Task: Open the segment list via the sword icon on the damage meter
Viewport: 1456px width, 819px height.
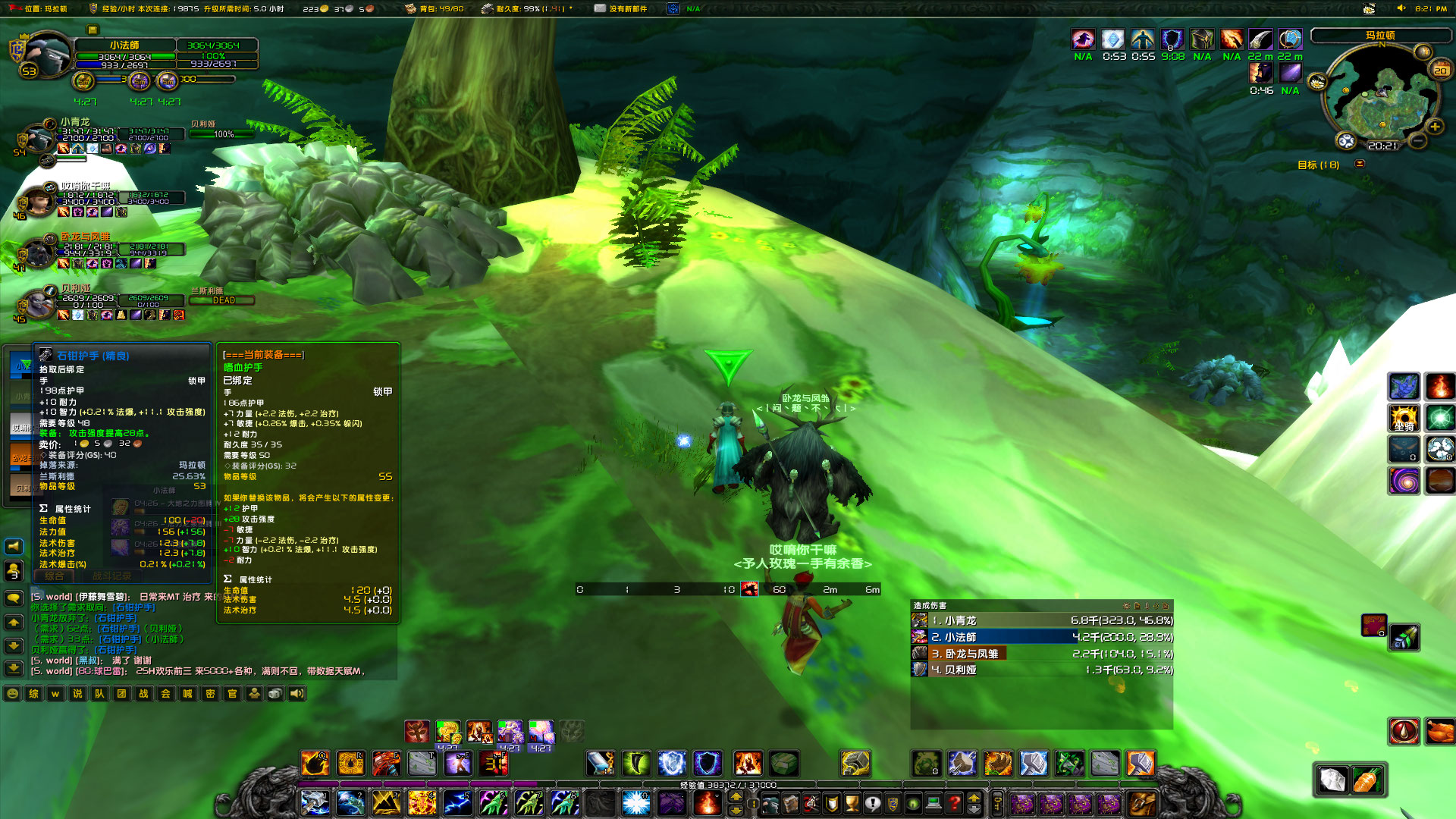Action: 1147,605
